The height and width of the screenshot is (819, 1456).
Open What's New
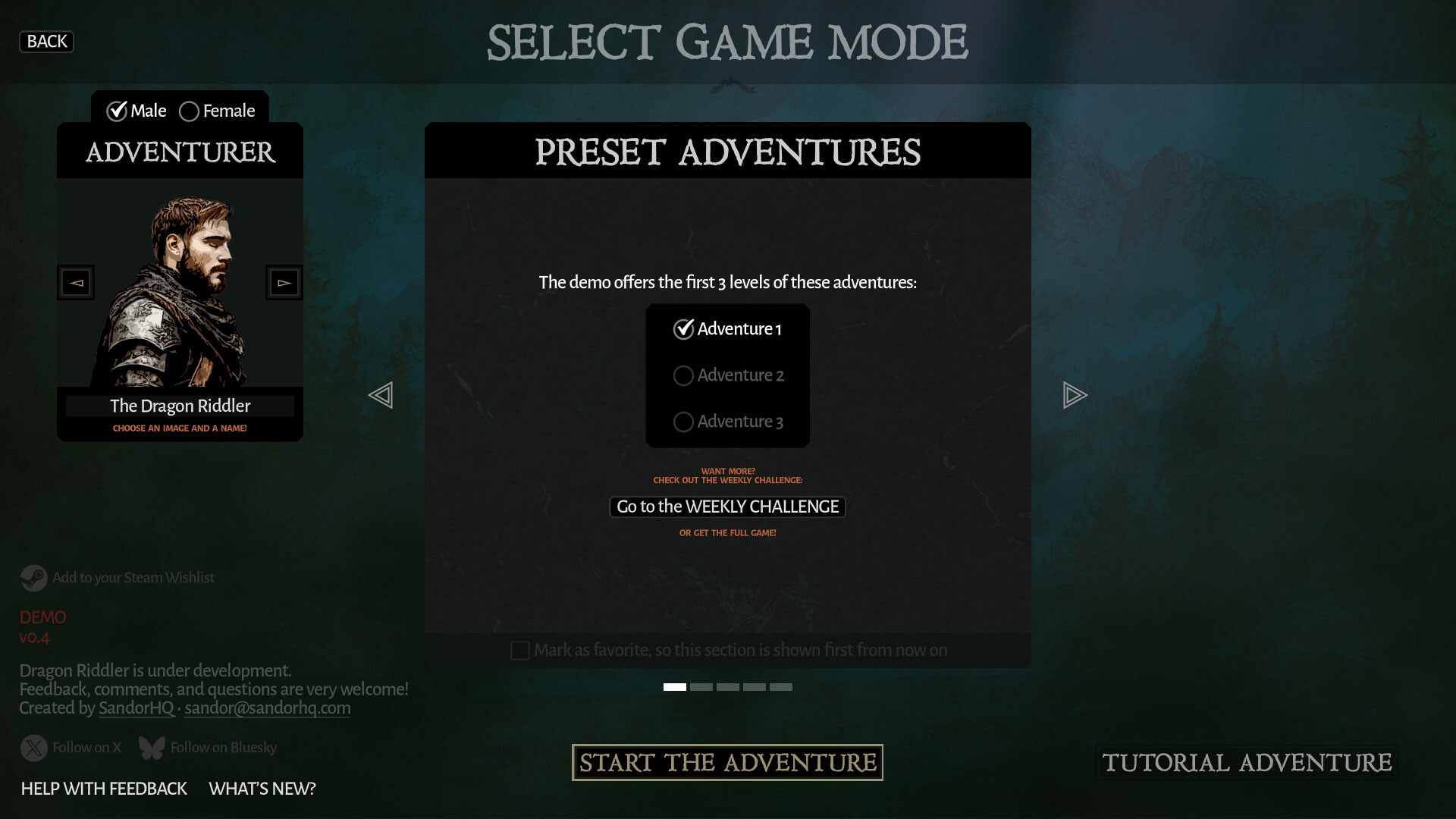pyautogui.click(x=262, y=789)
